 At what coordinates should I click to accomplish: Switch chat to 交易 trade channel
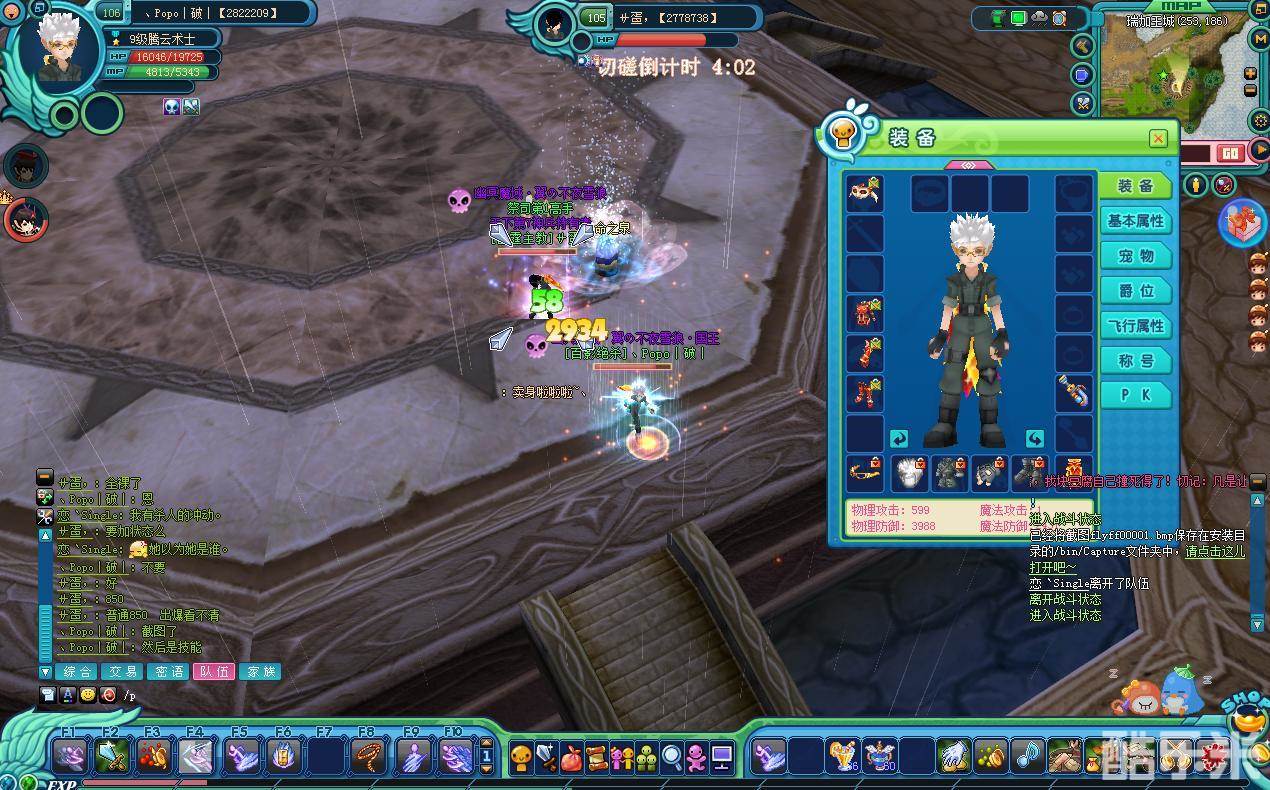tap(123, 672)
